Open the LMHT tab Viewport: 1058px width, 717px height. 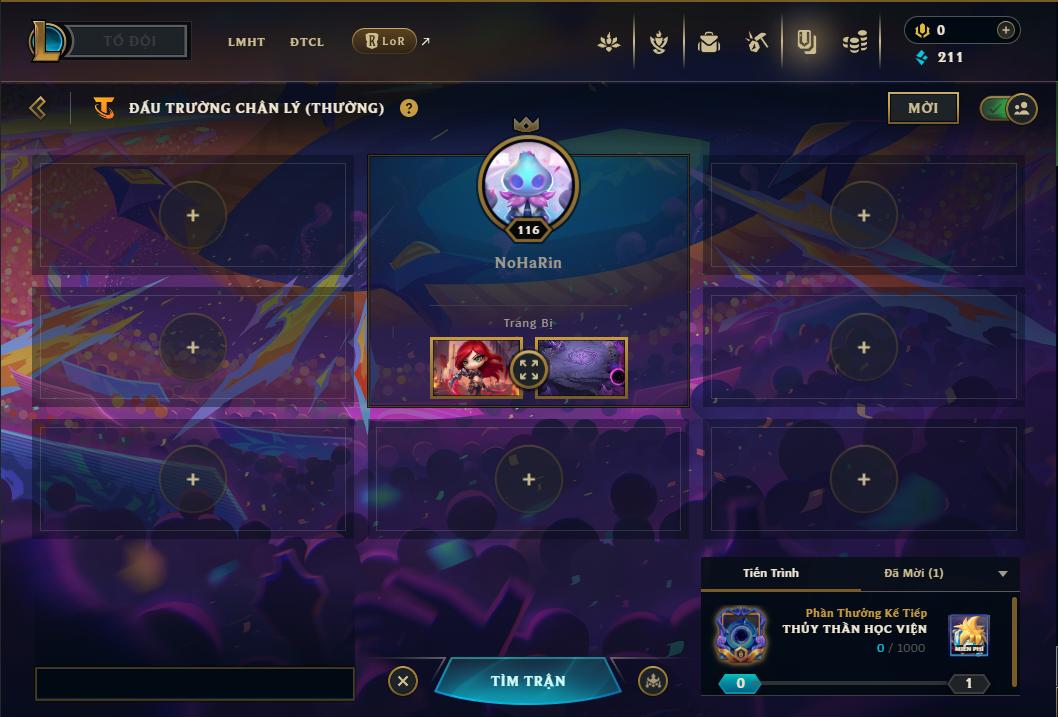(246, 42)
